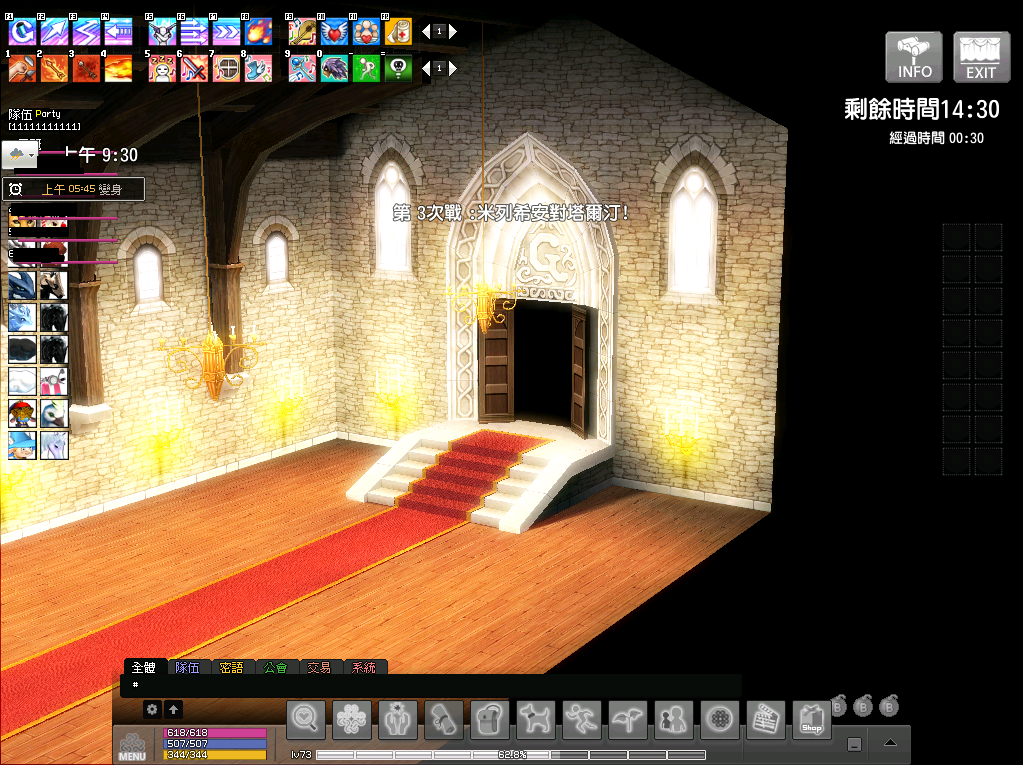This screenshot has height=765, width=1023.
Task: Activate the fireball skill on F8
Action: (258, 31)
